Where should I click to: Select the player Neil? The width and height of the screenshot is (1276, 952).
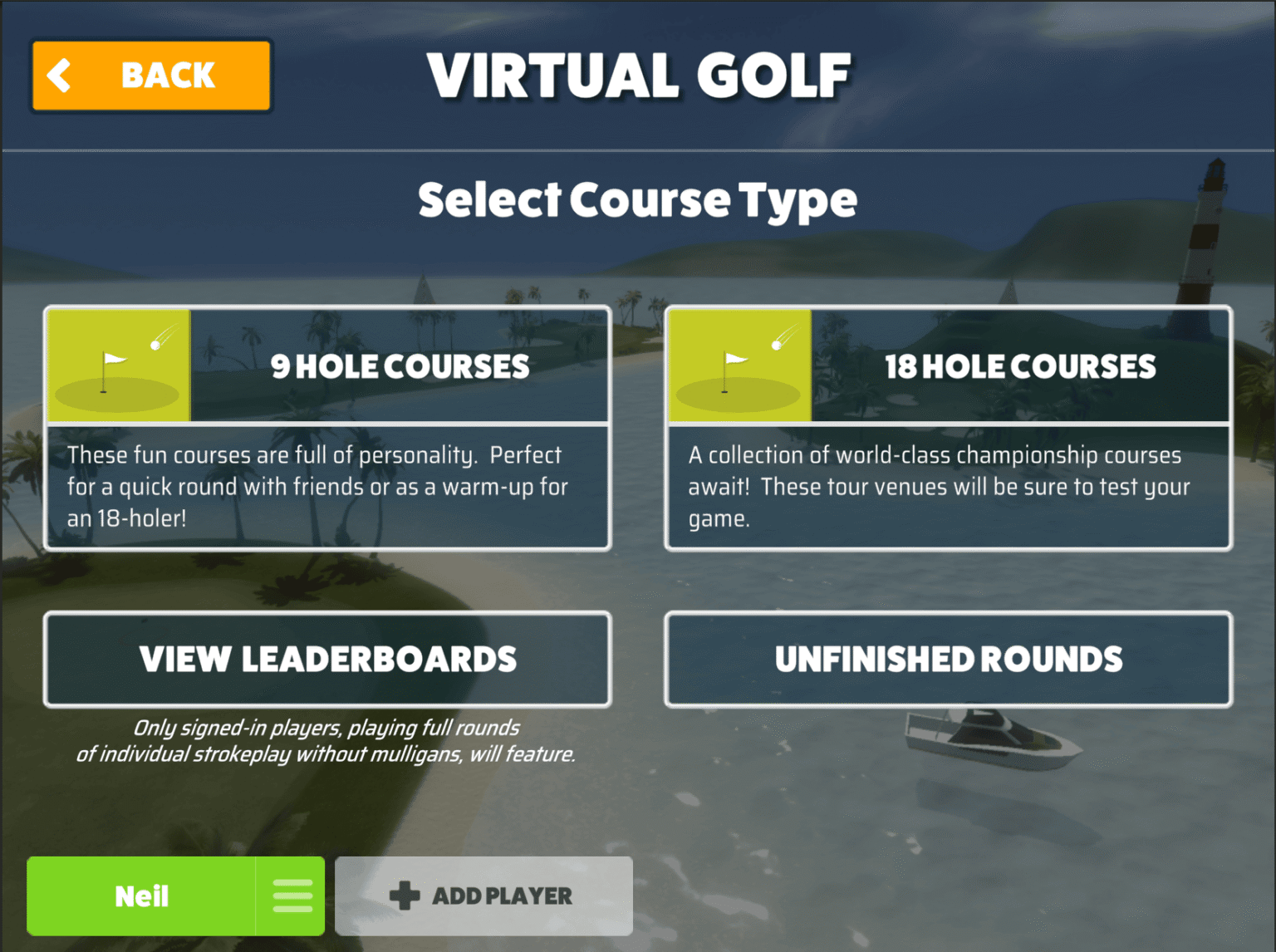click(142, 896)
